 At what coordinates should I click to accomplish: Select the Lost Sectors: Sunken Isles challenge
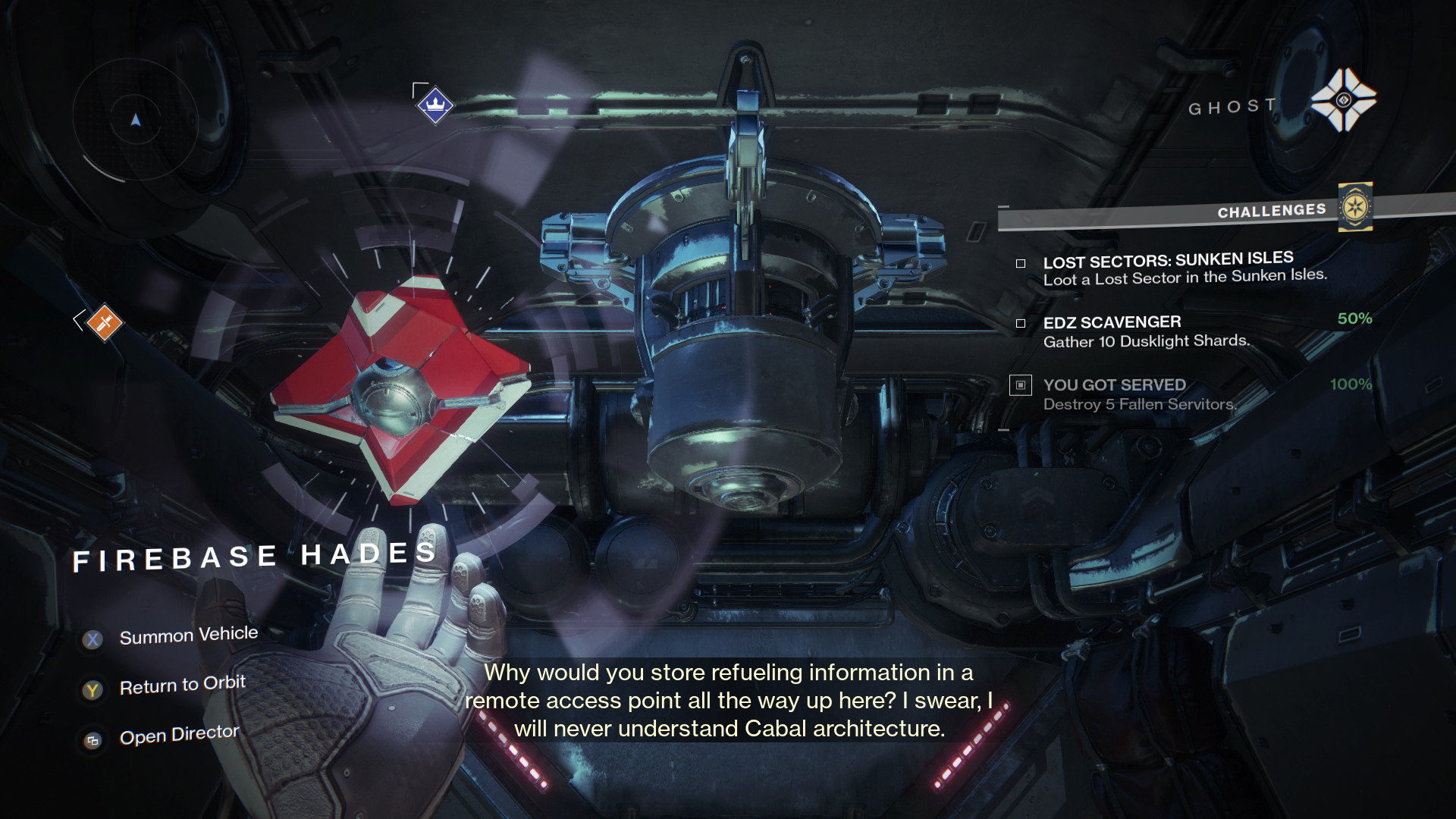(x=1184, y=268)
